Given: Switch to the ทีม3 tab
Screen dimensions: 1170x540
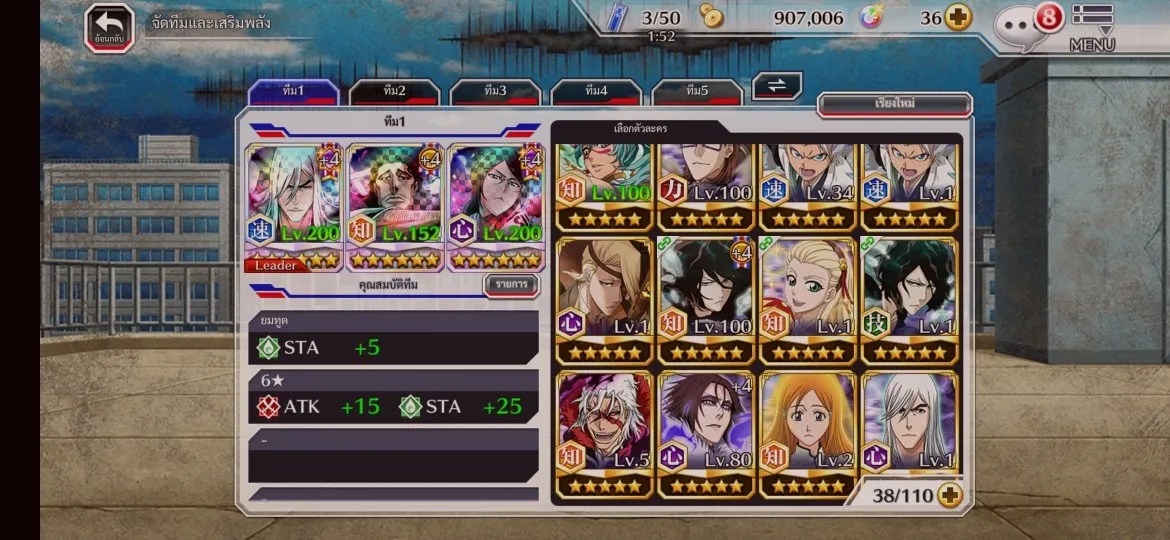Looking at the screenshot, I should click(x=495, y=92).
